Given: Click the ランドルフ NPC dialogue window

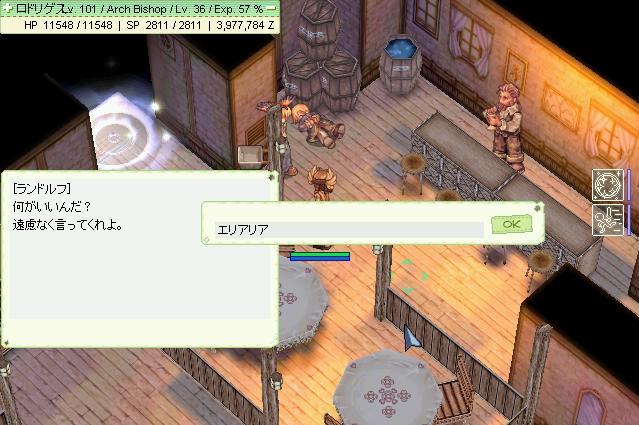Looking at the screenshot, I should (140, 258).
